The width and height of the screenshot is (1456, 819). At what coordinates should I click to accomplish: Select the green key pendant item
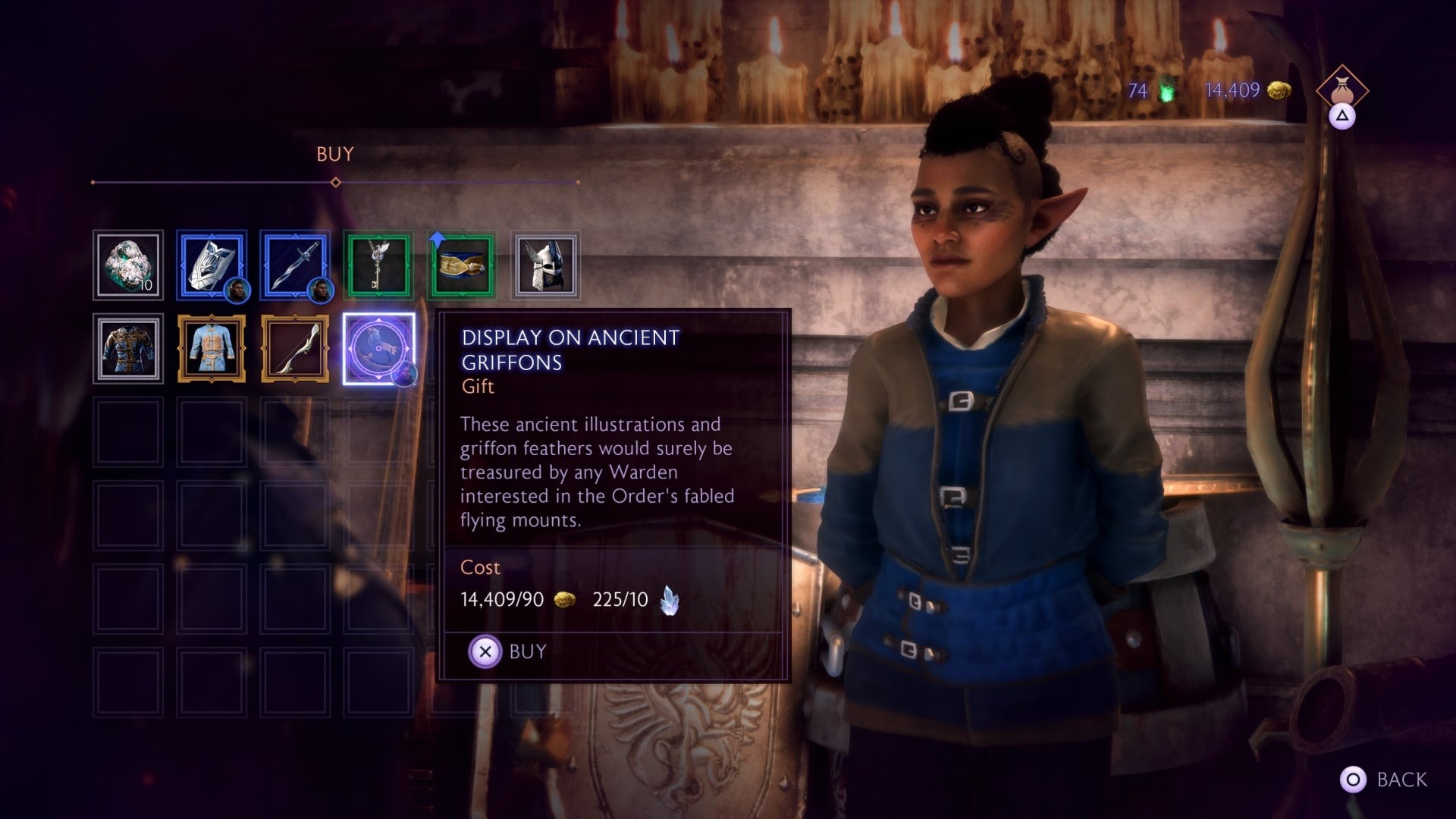[378, 265]
